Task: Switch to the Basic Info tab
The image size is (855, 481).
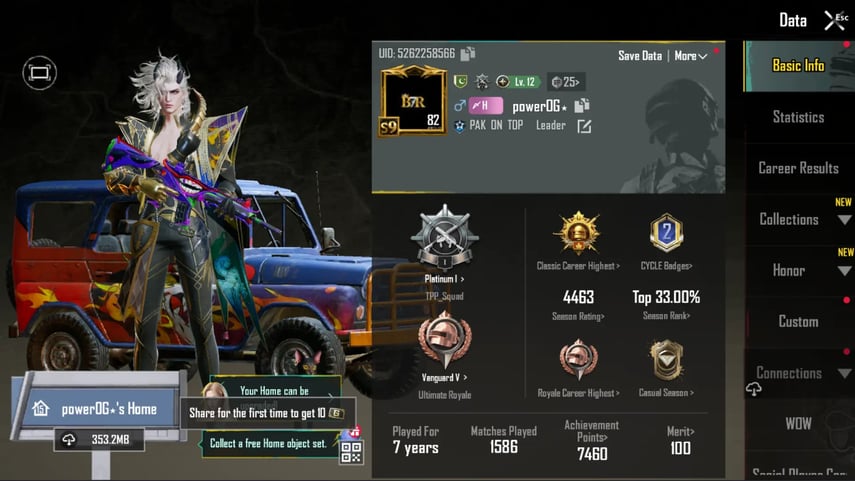Action: 798,65
